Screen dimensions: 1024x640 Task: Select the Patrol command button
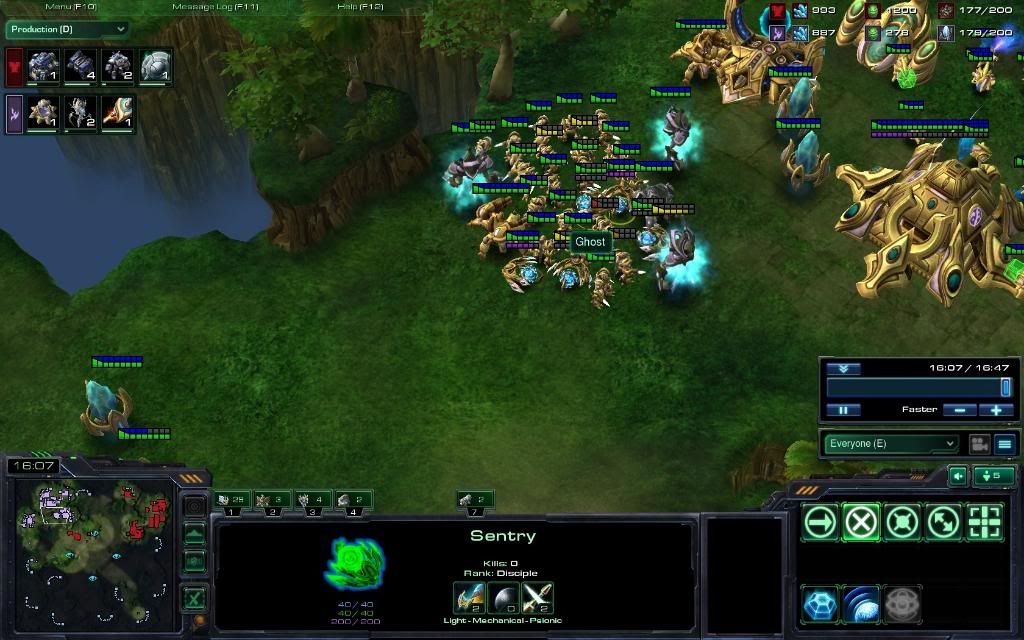point(943,522)
